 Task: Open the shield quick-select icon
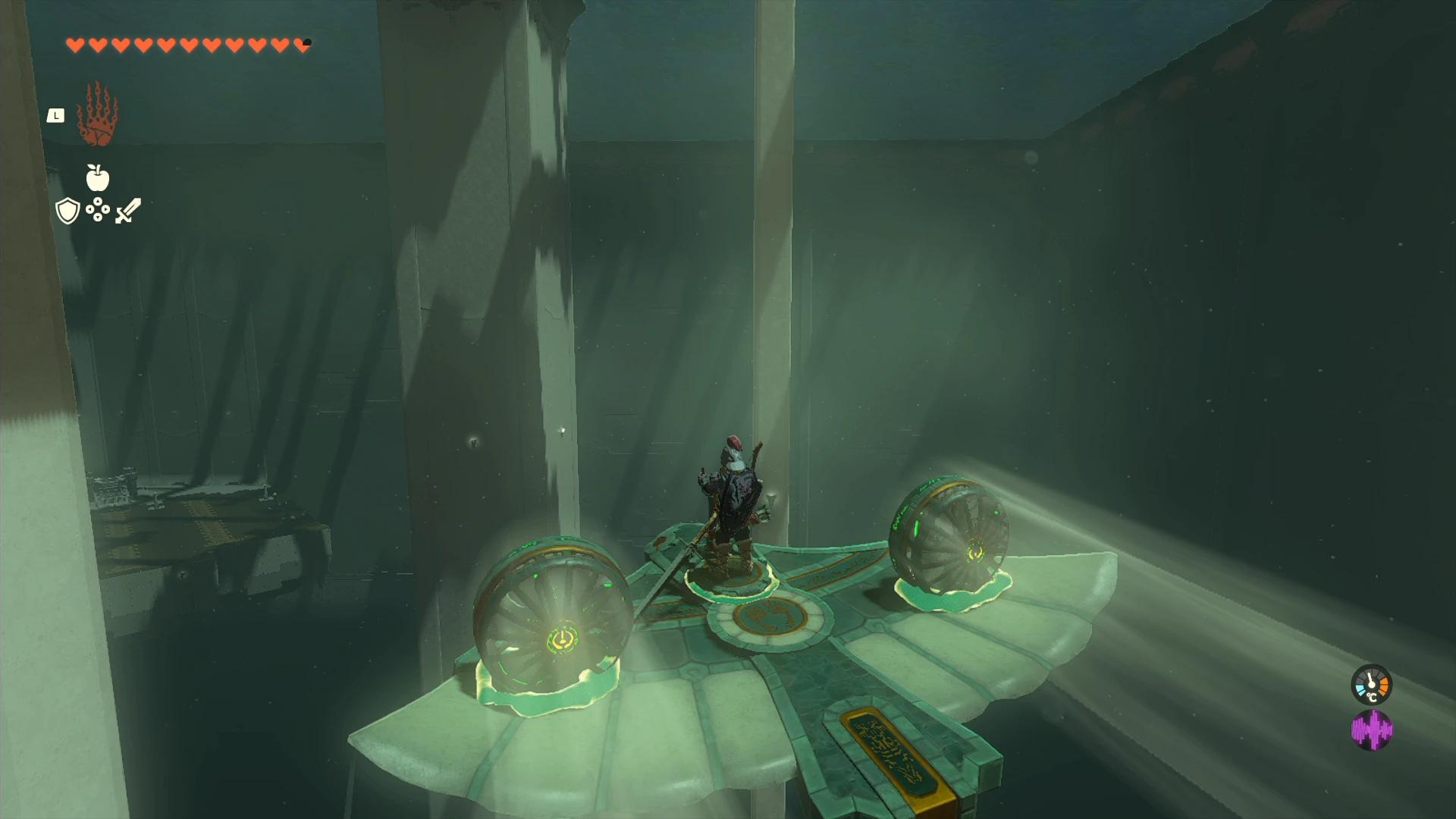coord(67,211)
